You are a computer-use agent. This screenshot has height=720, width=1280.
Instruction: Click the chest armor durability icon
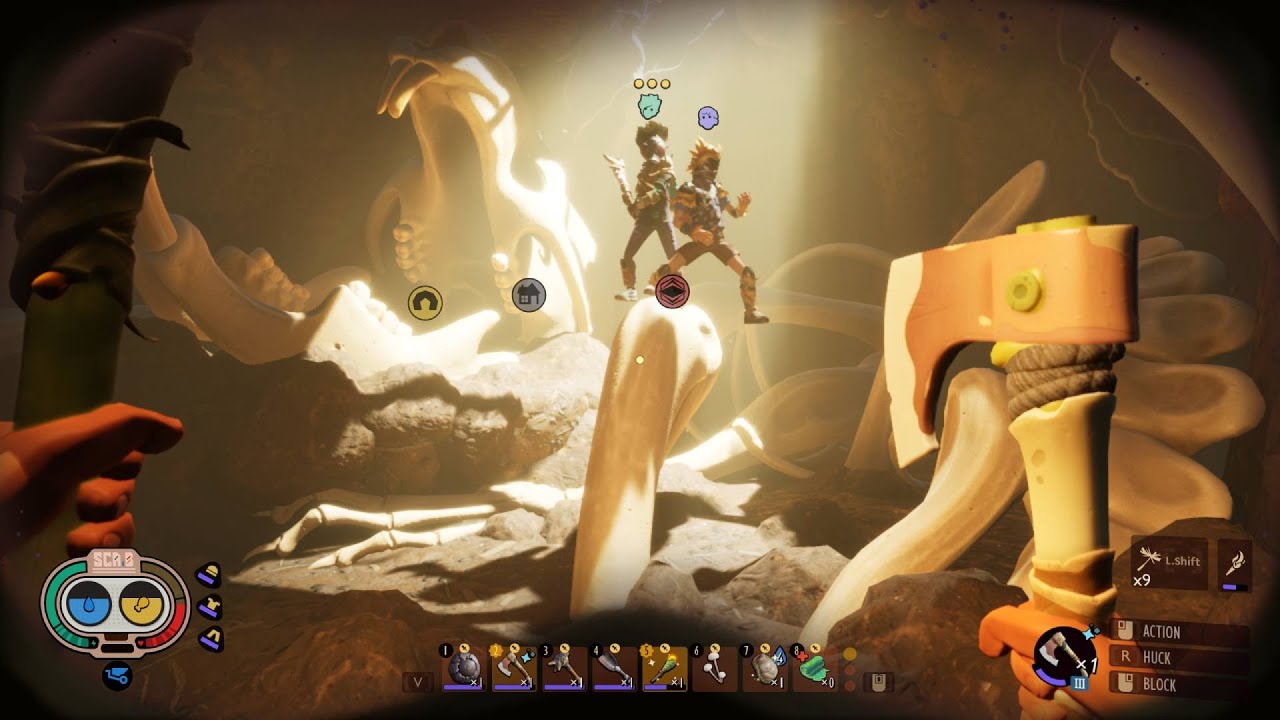point(209,606)
